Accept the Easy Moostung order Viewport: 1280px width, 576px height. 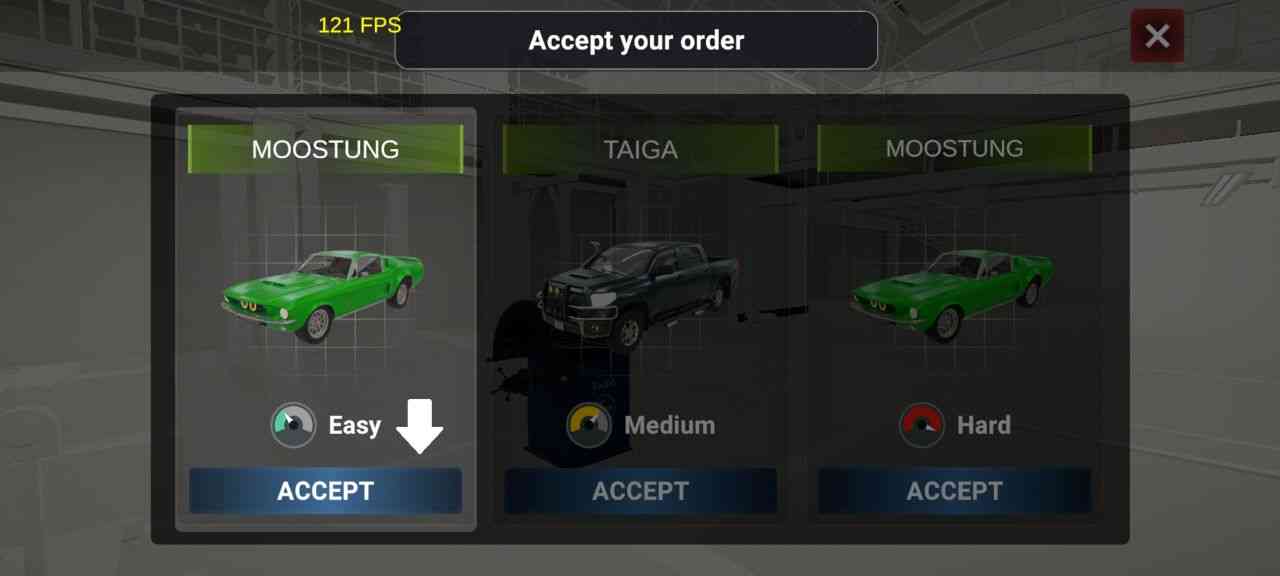325,491
